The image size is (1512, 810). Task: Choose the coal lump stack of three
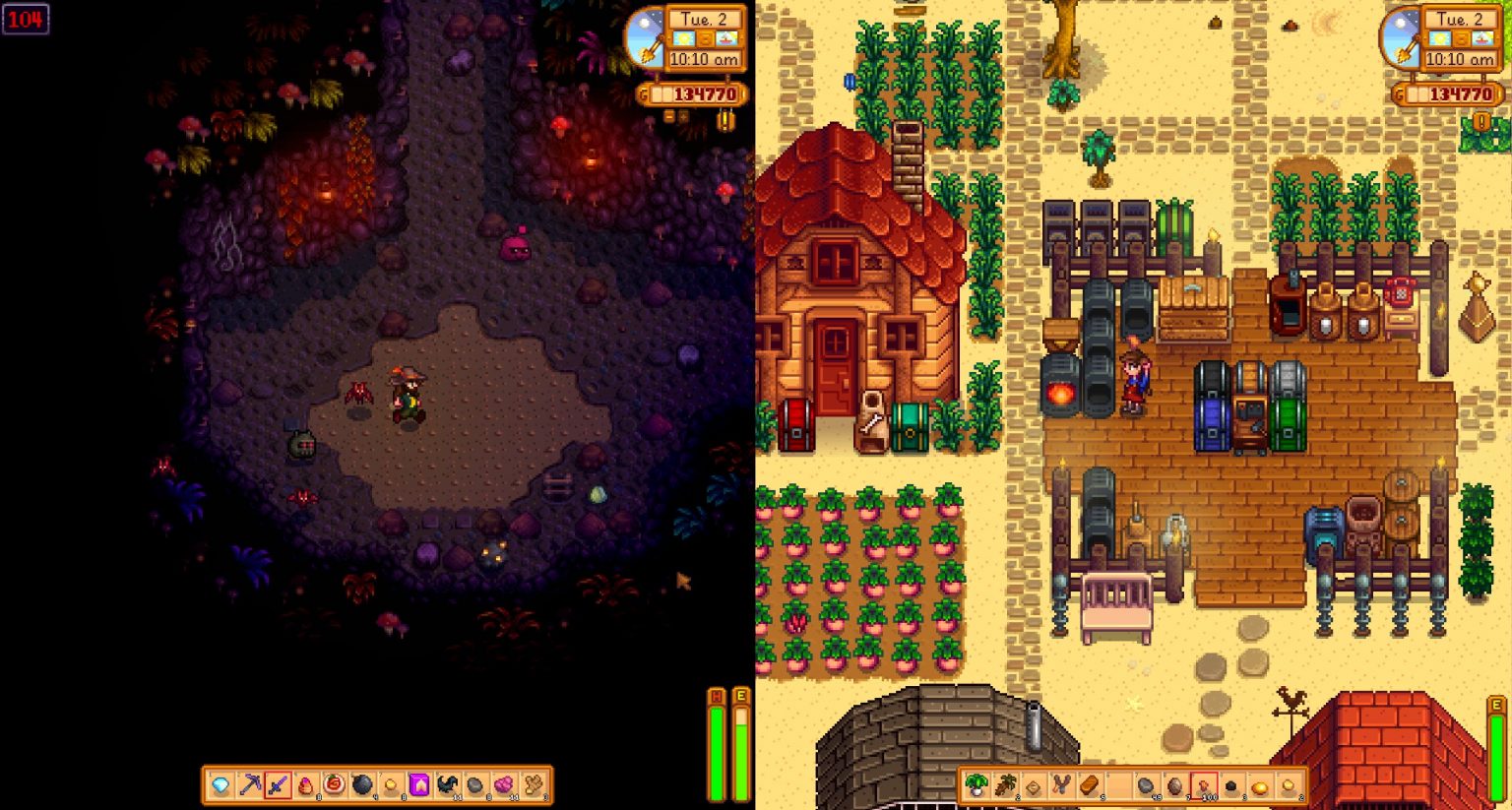tap(1231, 785)
